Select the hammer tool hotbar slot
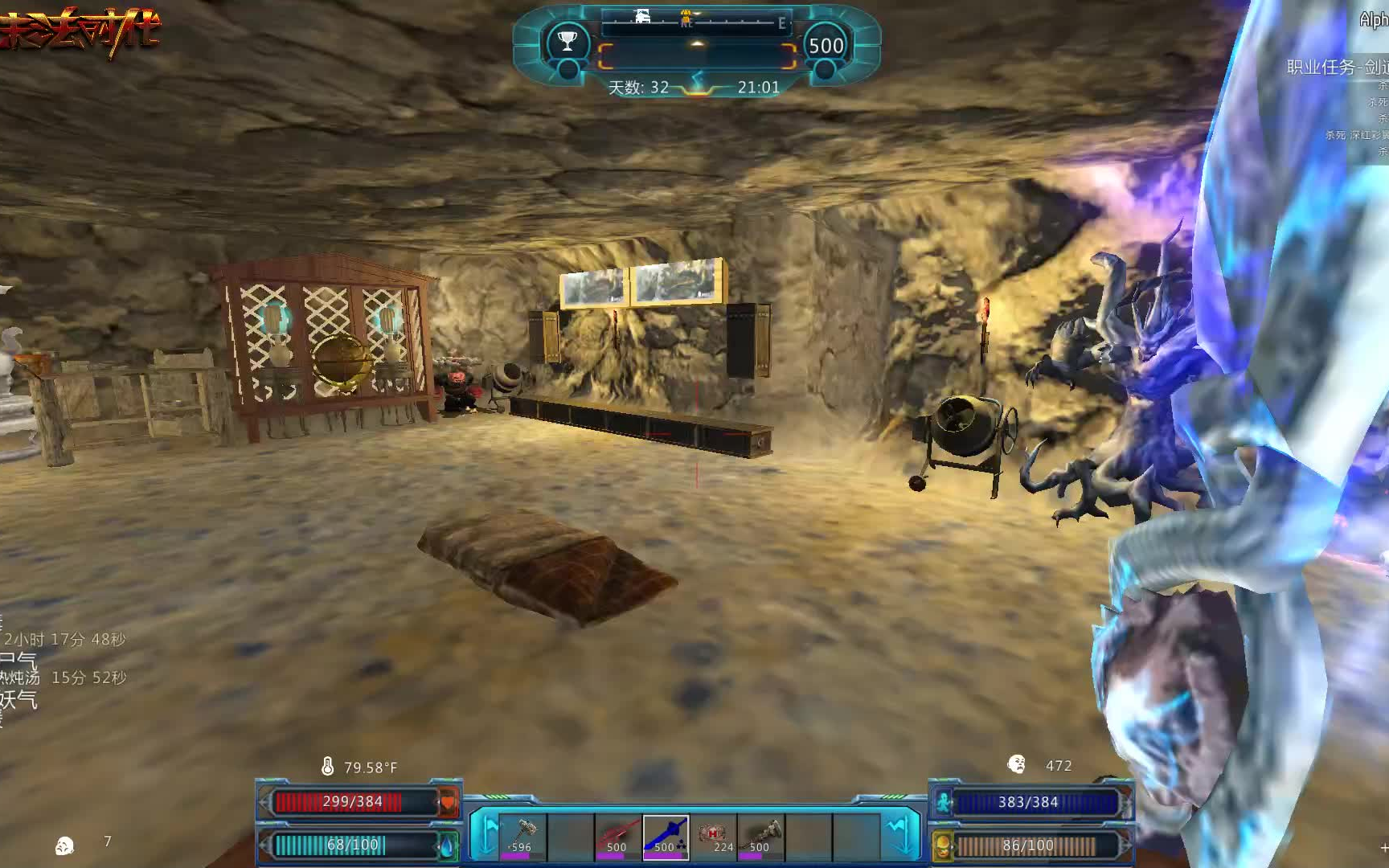 (x=522, y=836)
